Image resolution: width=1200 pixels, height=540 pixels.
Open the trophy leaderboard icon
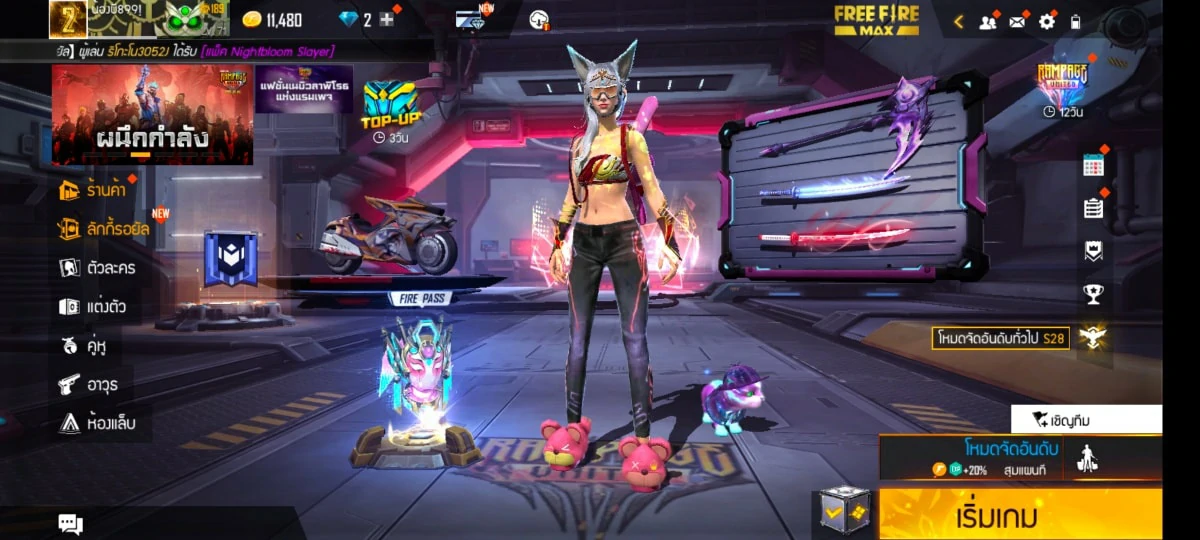point(1093,294)
